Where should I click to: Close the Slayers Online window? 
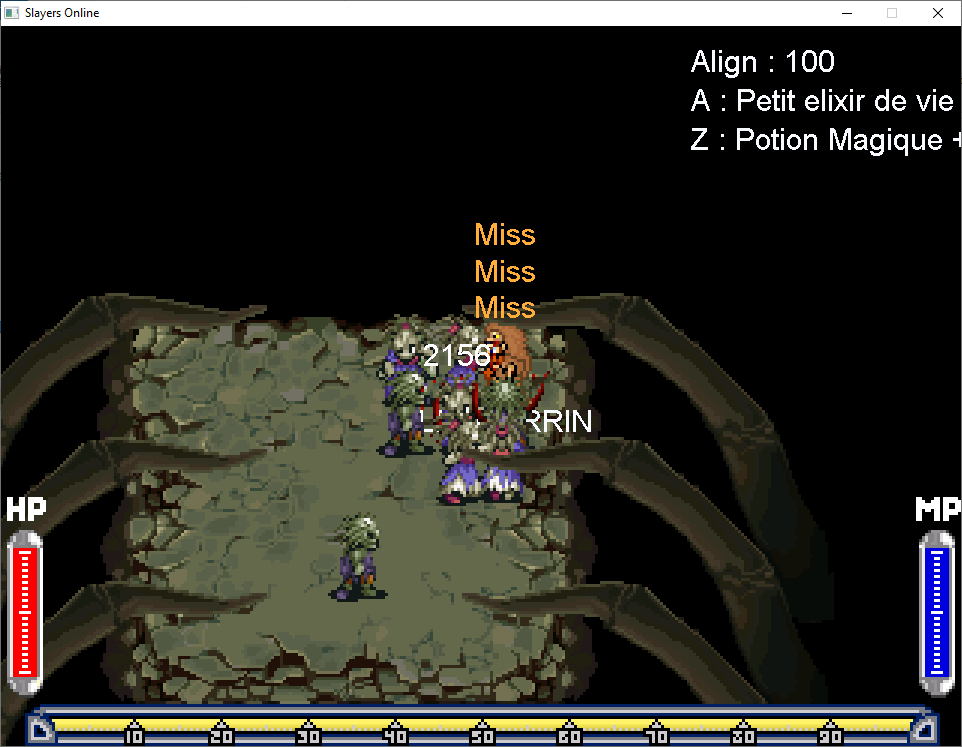point(937,13)
